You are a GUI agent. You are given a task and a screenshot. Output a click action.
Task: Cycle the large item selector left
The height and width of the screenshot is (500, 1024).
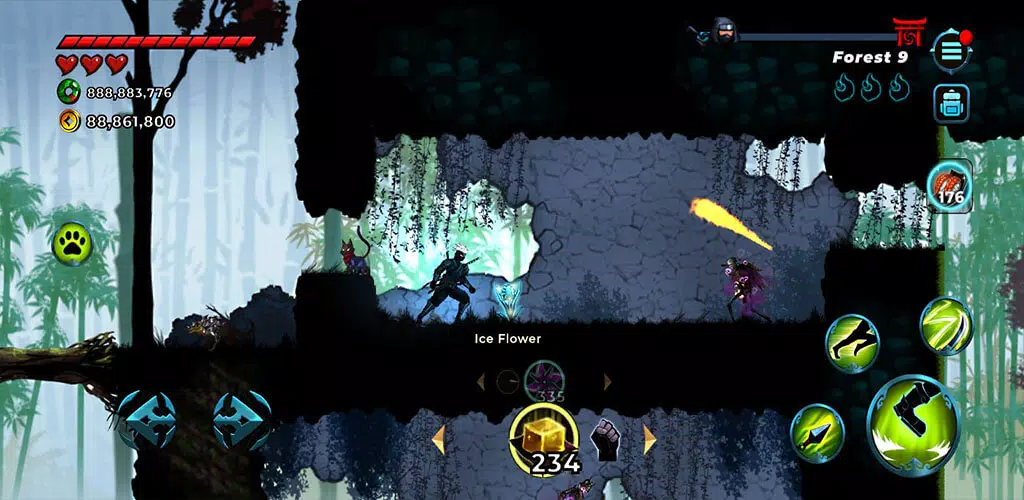437,438
